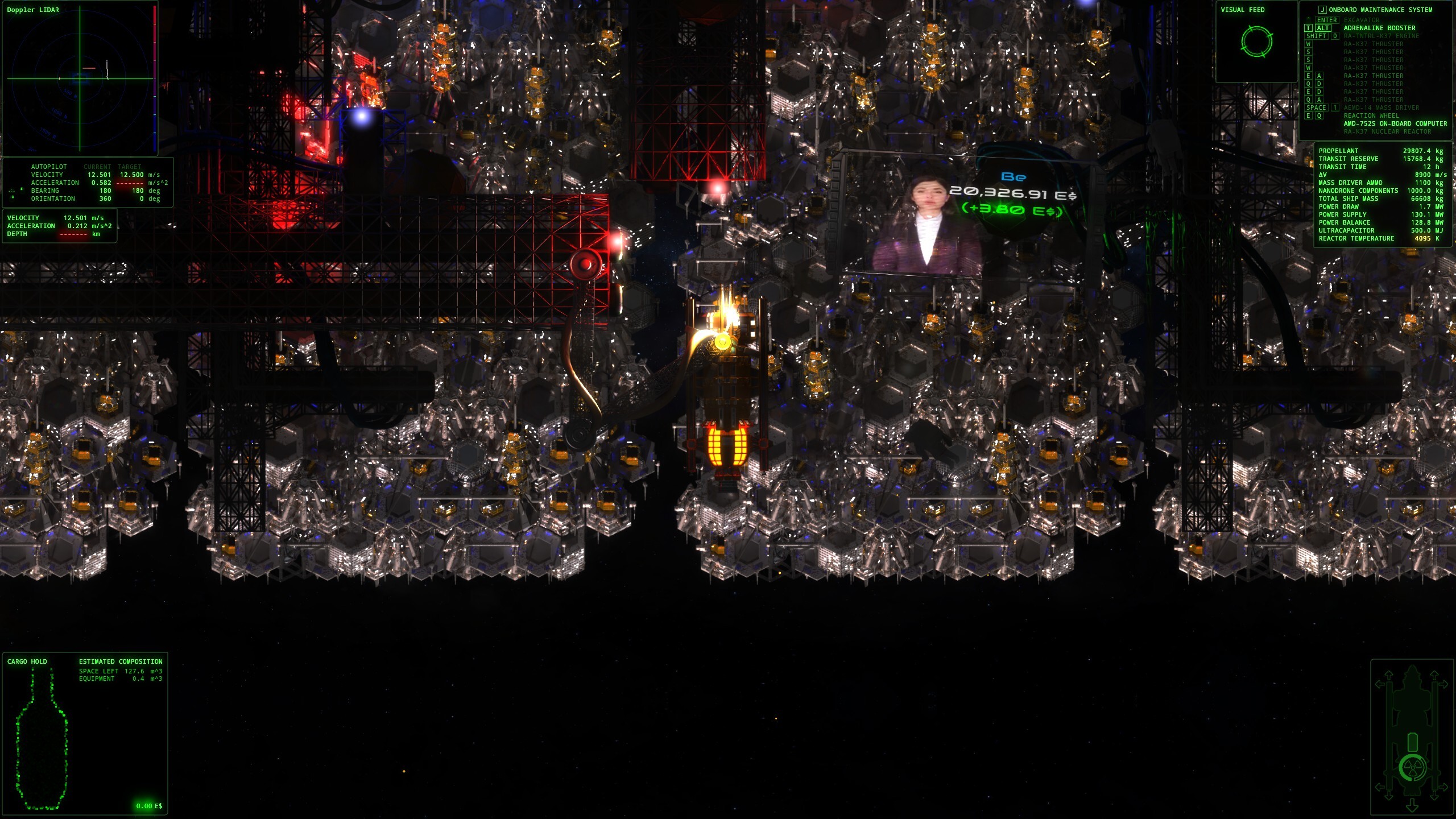The image size is (1456, 819).
Task: Toggle the Adrenaline Booster entry
Action: click(1379, 28)
